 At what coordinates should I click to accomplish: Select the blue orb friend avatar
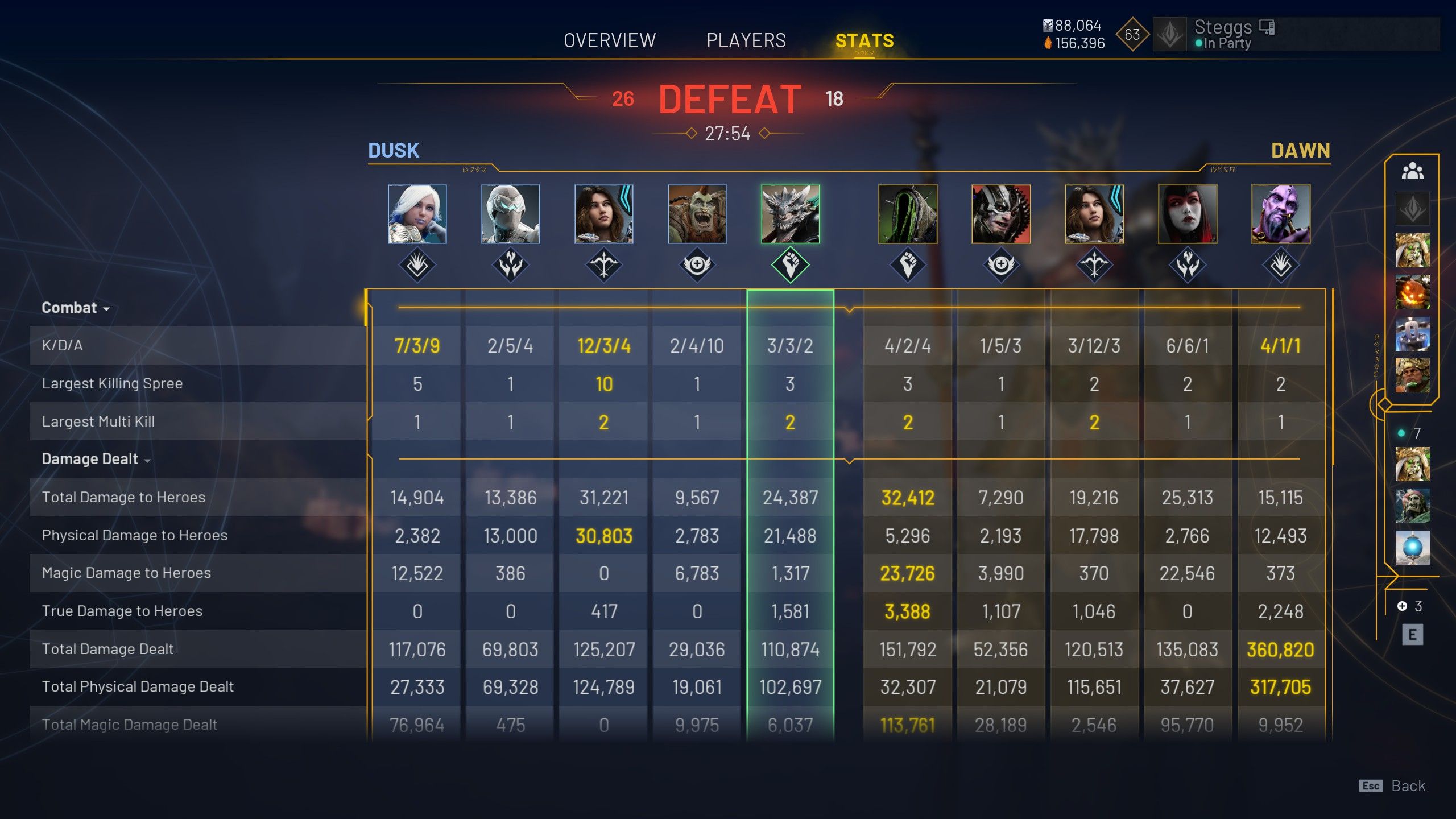(1412, 548)
